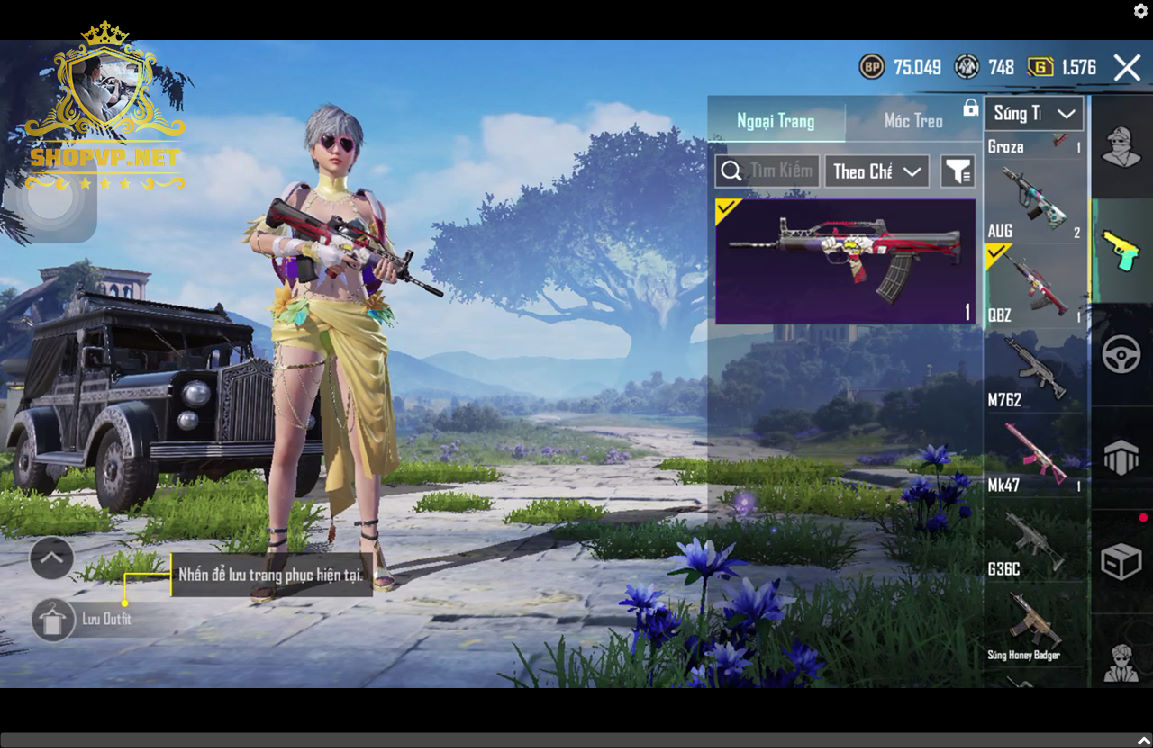
Task: Save the current outfit with Lưu Outfit
Action: coord(54,620)
